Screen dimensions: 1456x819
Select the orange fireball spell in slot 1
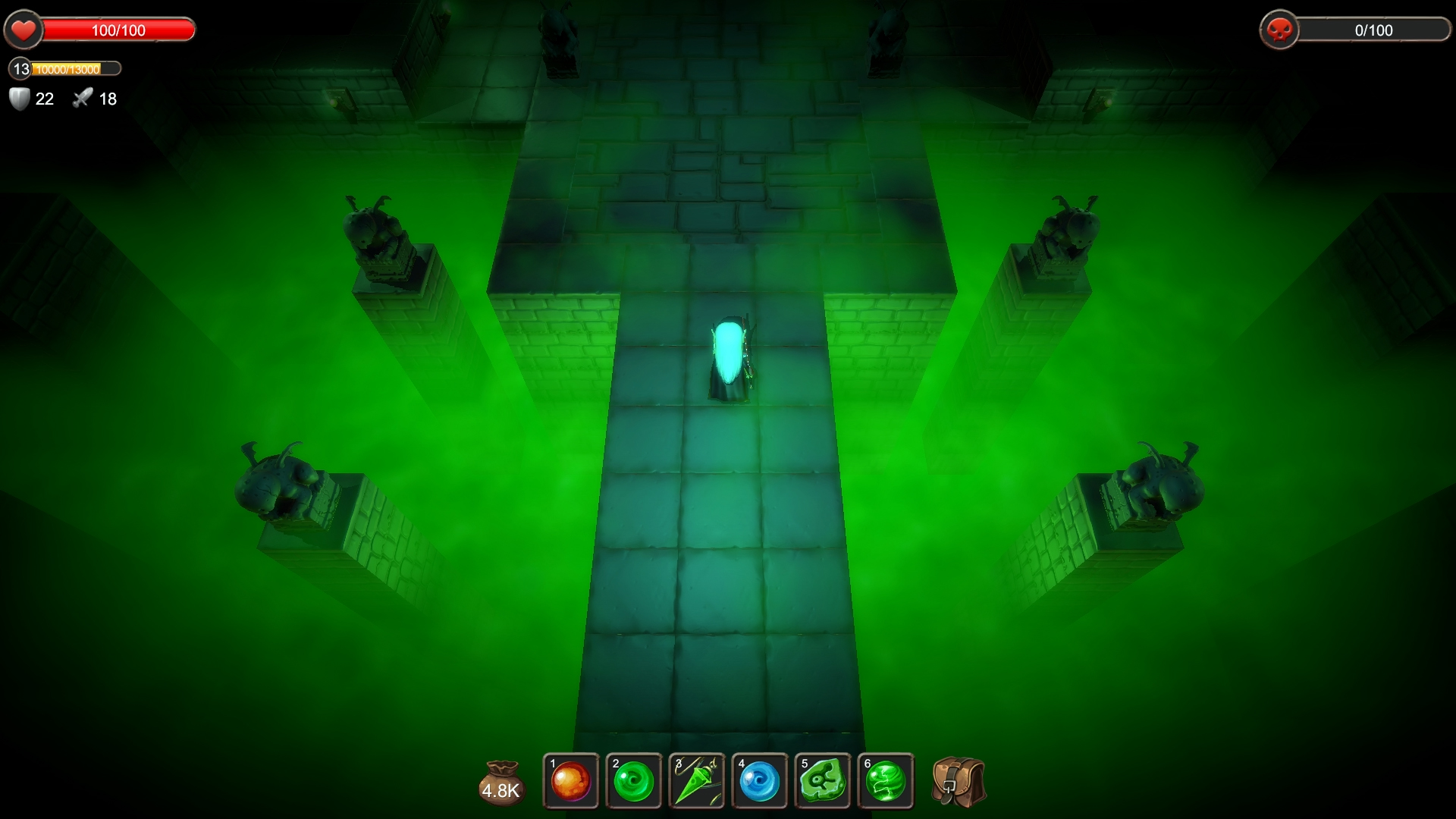[570, 781]
